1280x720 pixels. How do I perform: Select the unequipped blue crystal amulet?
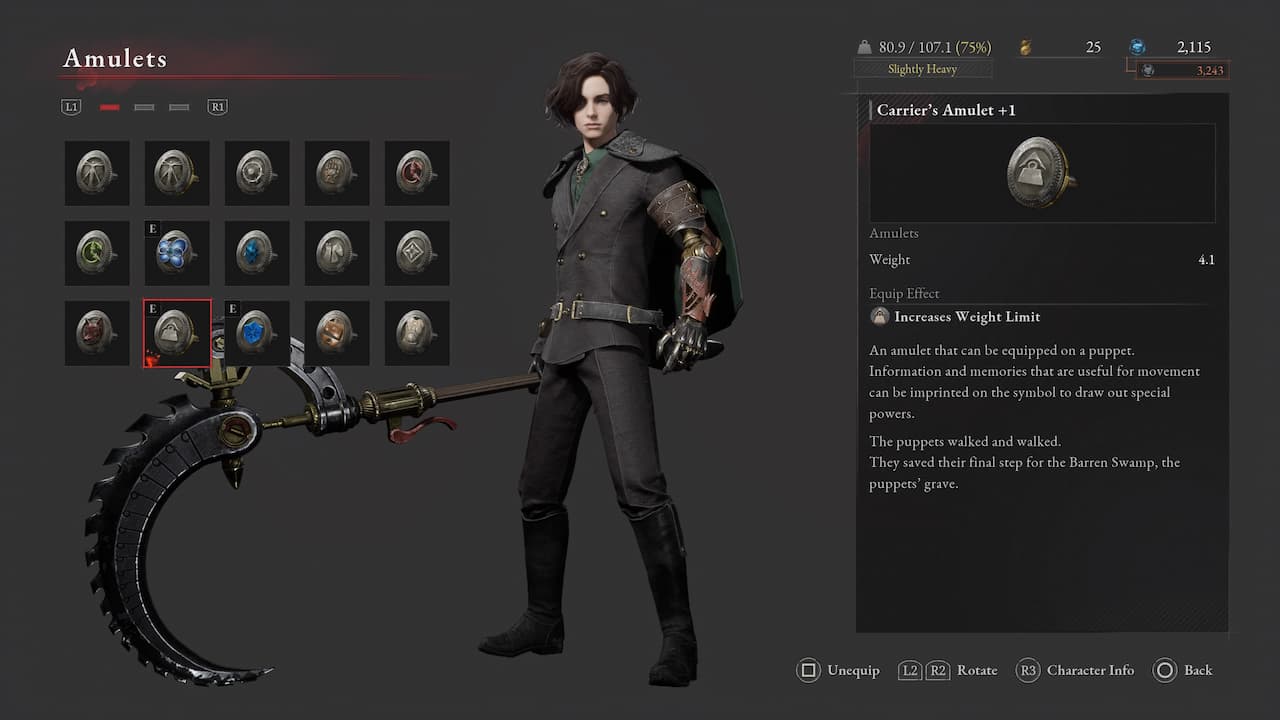point(257,253)
